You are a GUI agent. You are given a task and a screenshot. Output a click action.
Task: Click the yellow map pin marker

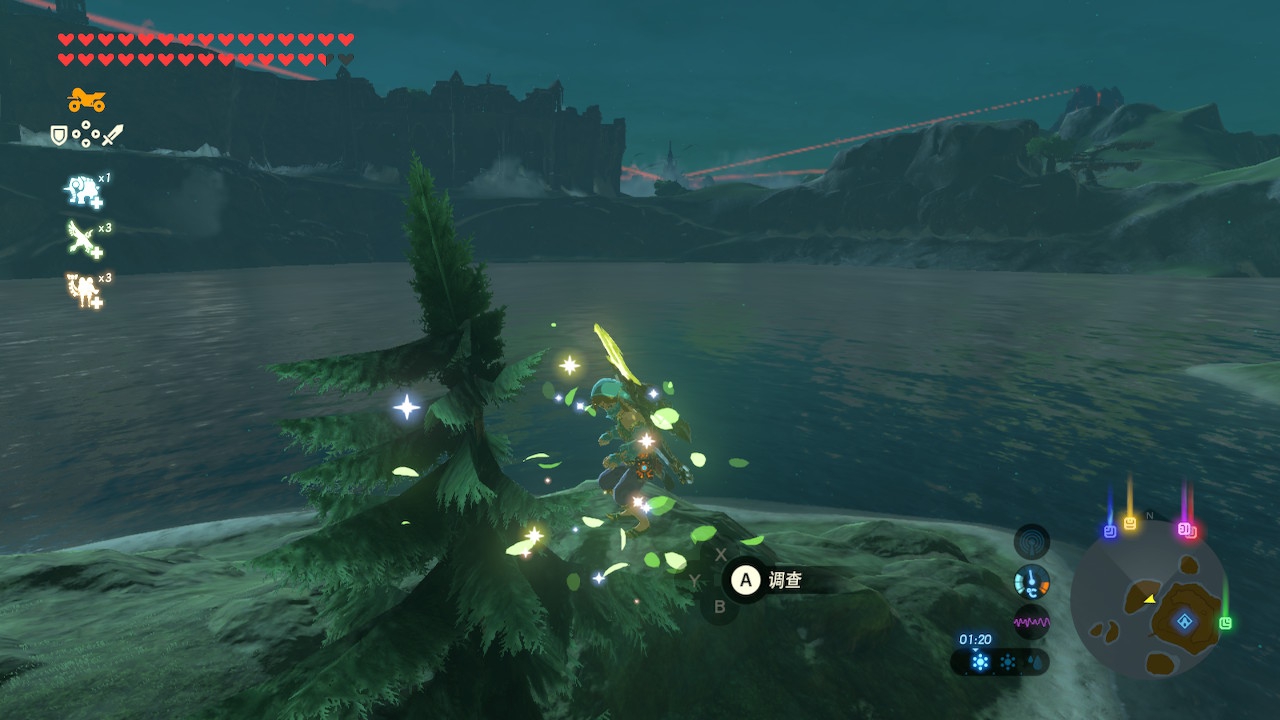[x=1130, y=522]
